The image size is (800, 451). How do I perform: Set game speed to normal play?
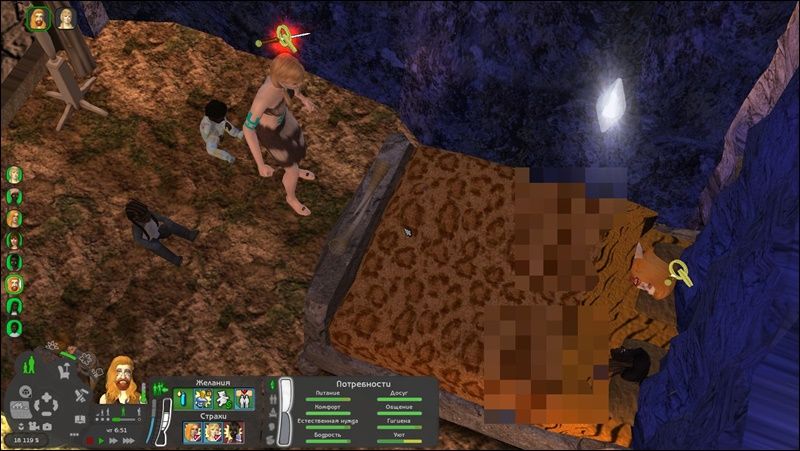pyautogui.click(x=101, y=440)
